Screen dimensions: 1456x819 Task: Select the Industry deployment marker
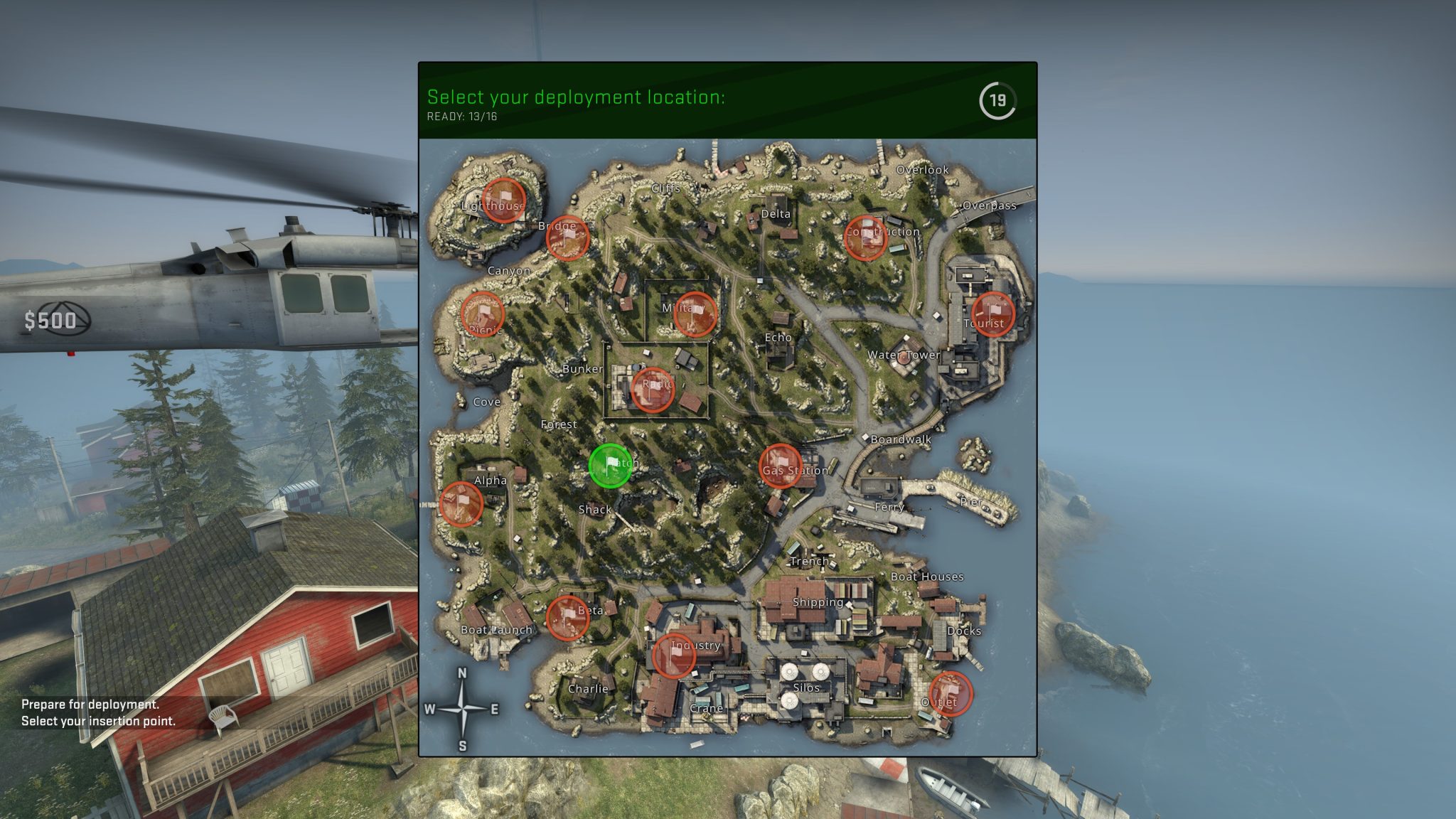(673, 655)
